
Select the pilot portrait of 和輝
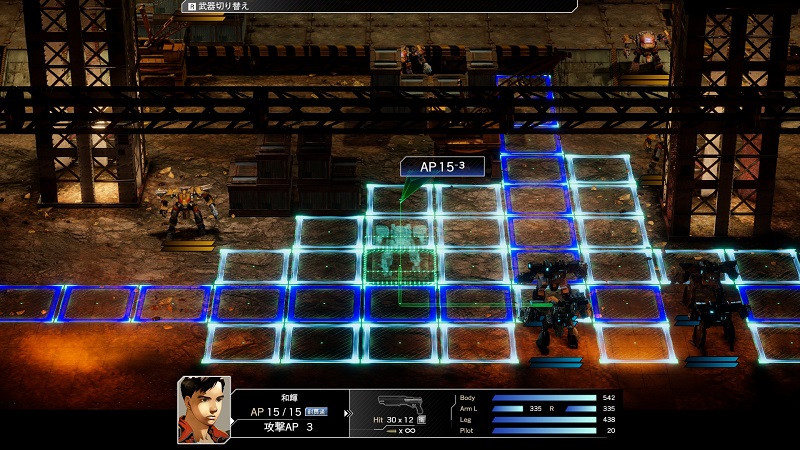click(204, 409)
